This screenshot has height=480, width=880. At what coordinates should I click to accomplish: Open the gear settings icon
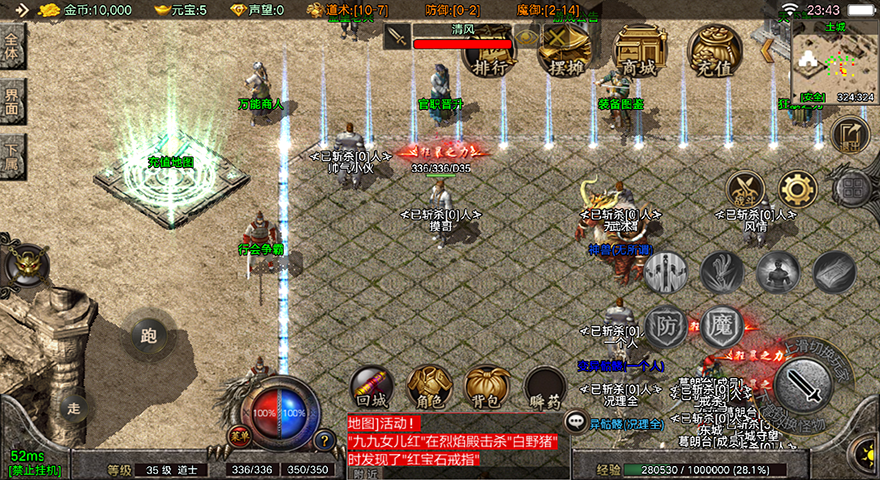pyautogui.click(x=797, y=188)
